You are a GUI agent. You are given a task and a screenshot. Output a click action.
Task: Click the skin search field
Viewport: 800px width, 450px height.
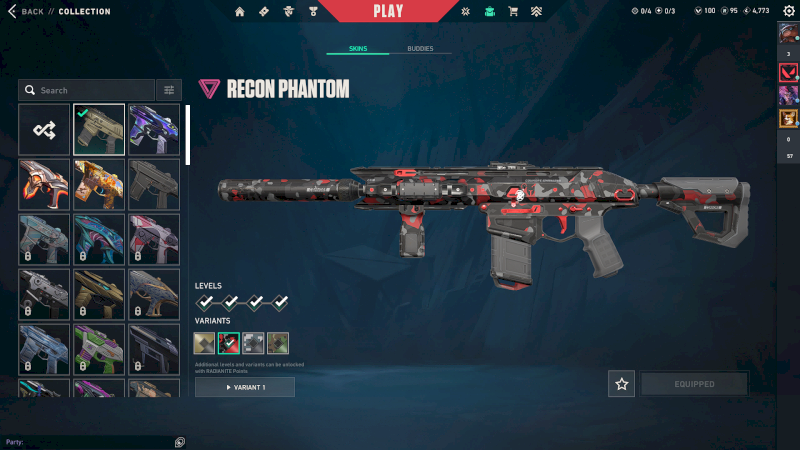[x=88, y=90]
